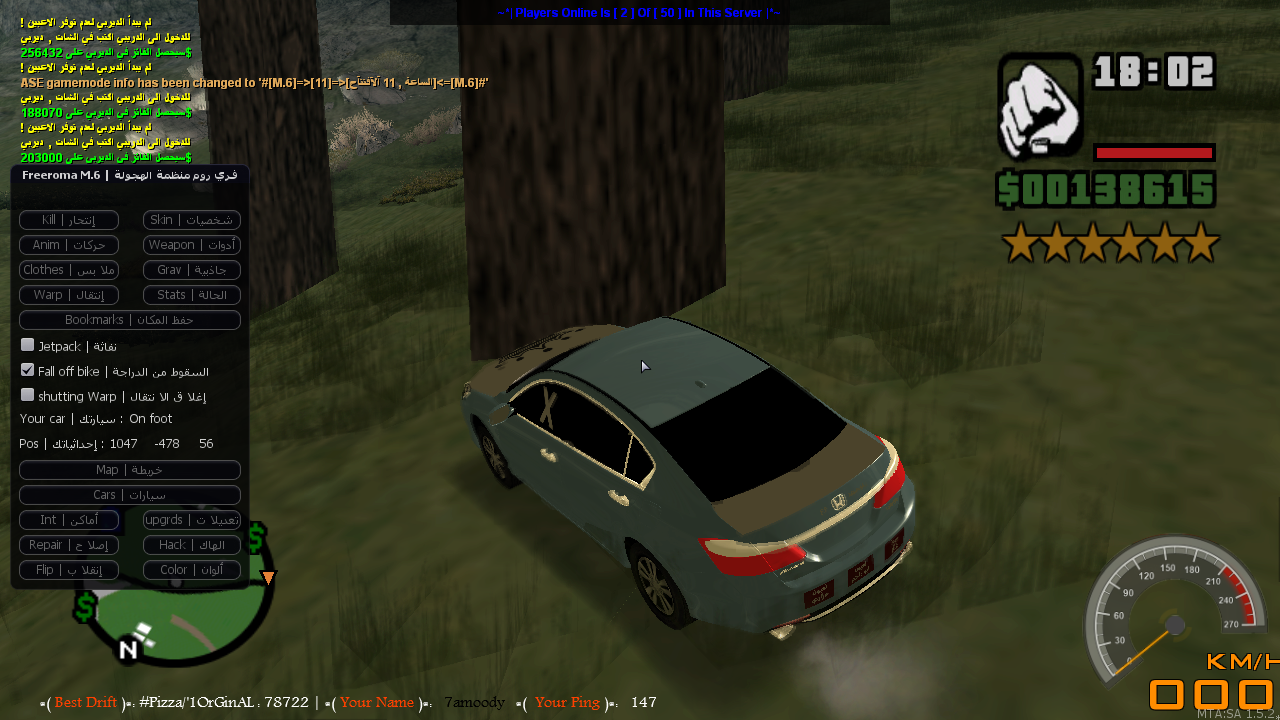Open the Color picker for vehicle
This screenshot has width=1280, height=720.
point(192,570)
